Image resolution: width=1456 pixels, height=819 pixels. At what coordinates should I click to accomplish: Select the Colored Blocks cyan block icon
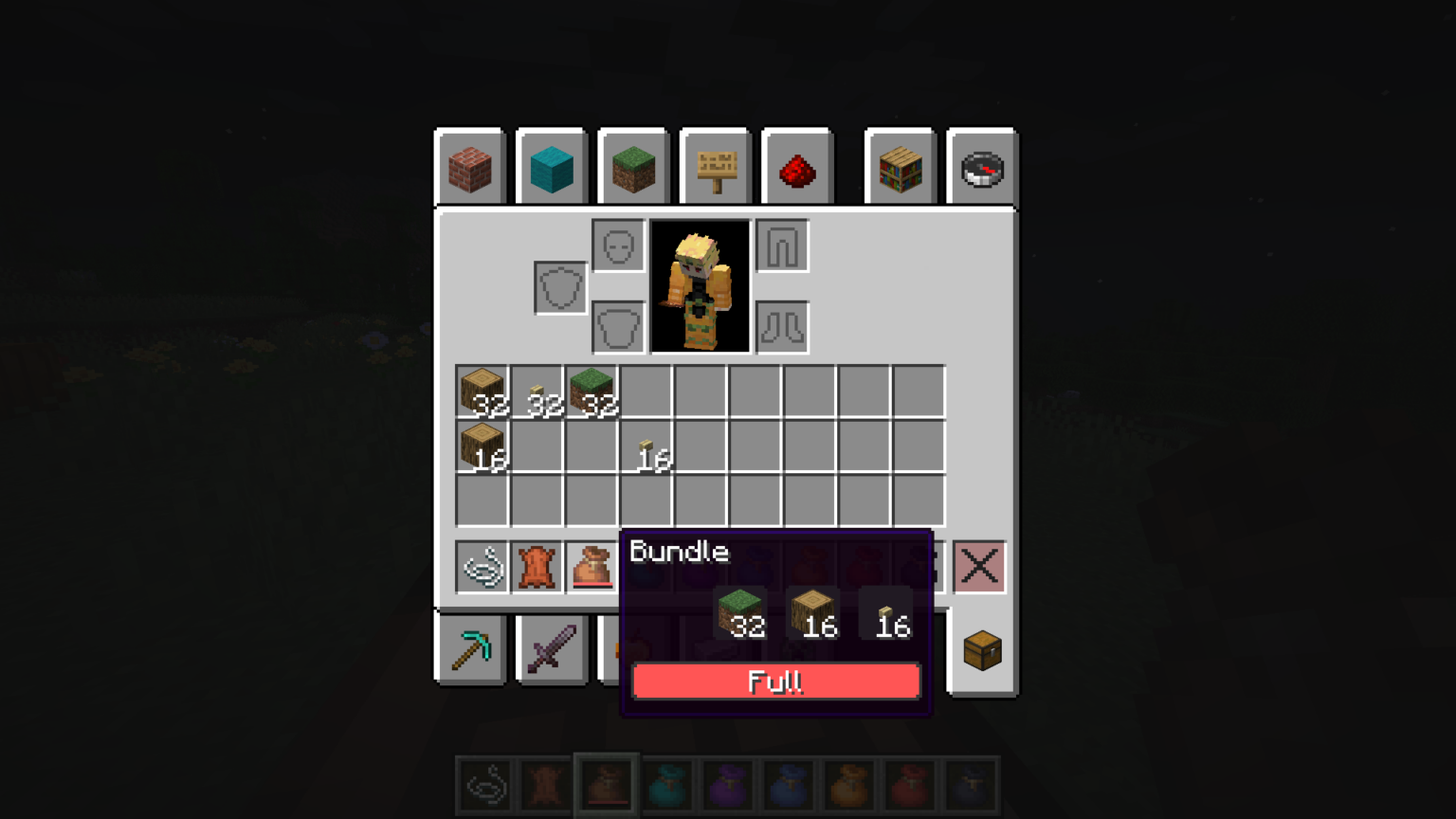[x=552, y=168]
